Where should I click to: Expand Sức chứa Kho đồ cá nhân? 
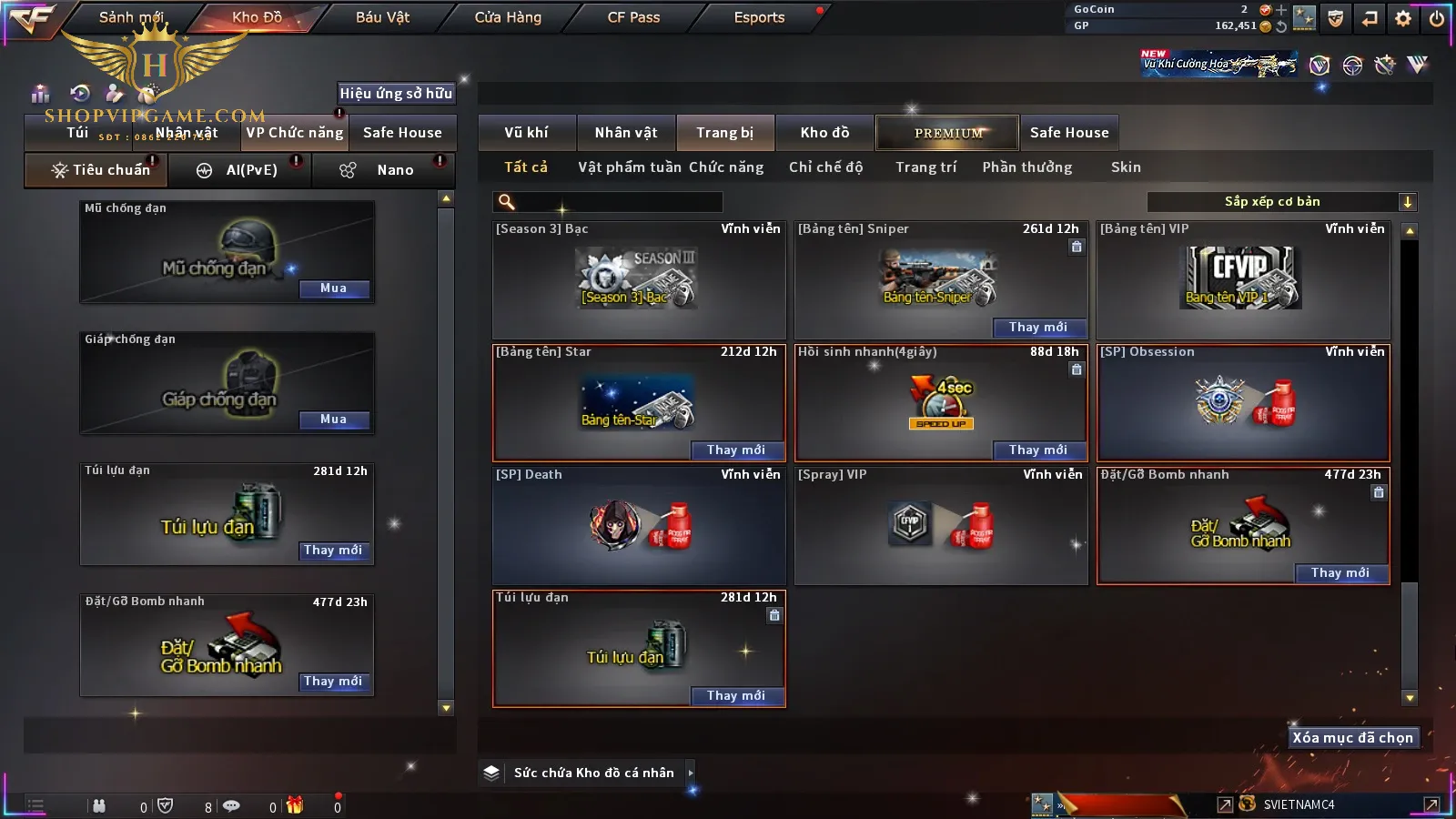[691, 773]
